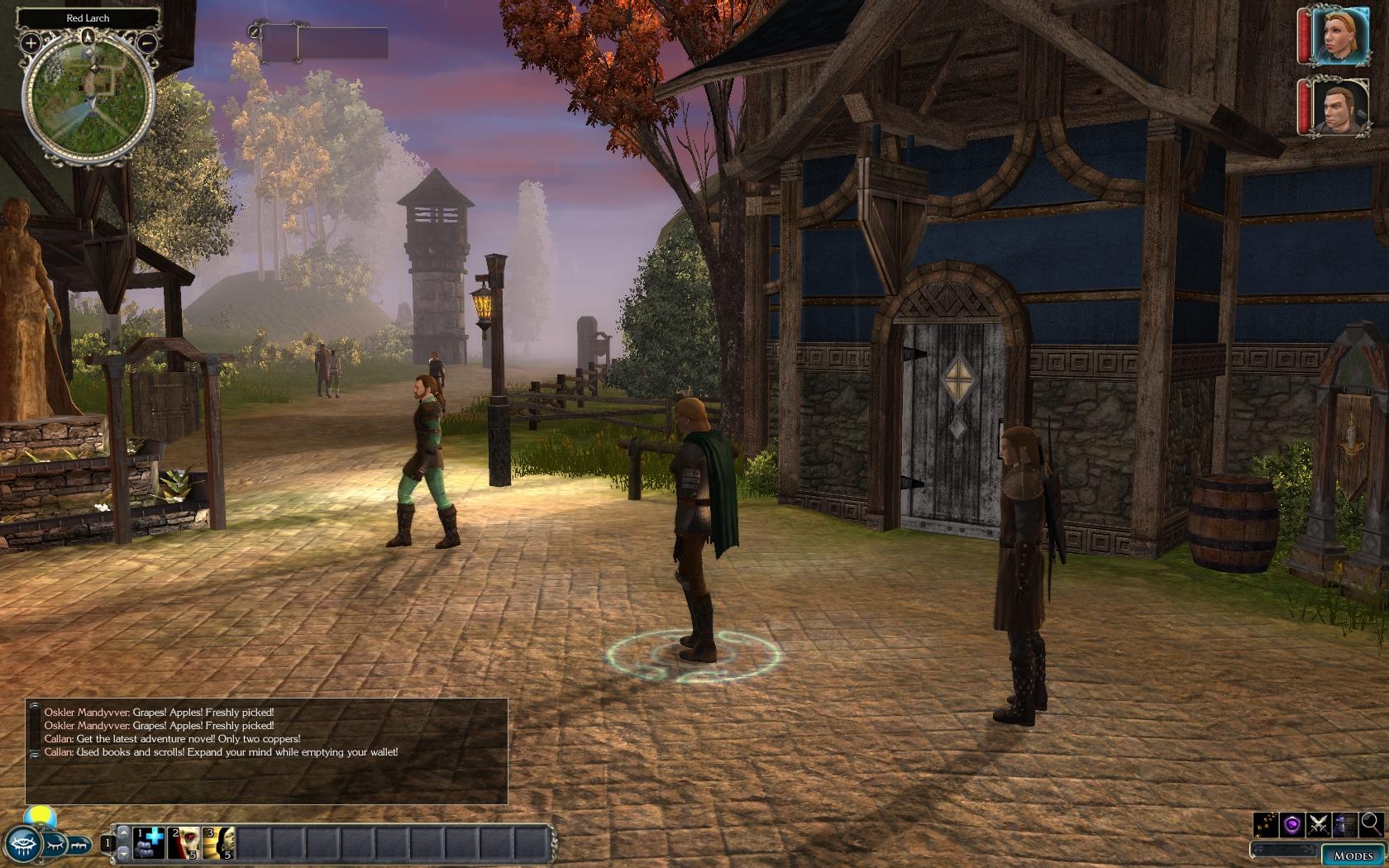Activate the magnifying glass search mode icon
Image resolution: width=1389 pixels, height=868 pixels.
point(1371,823)
